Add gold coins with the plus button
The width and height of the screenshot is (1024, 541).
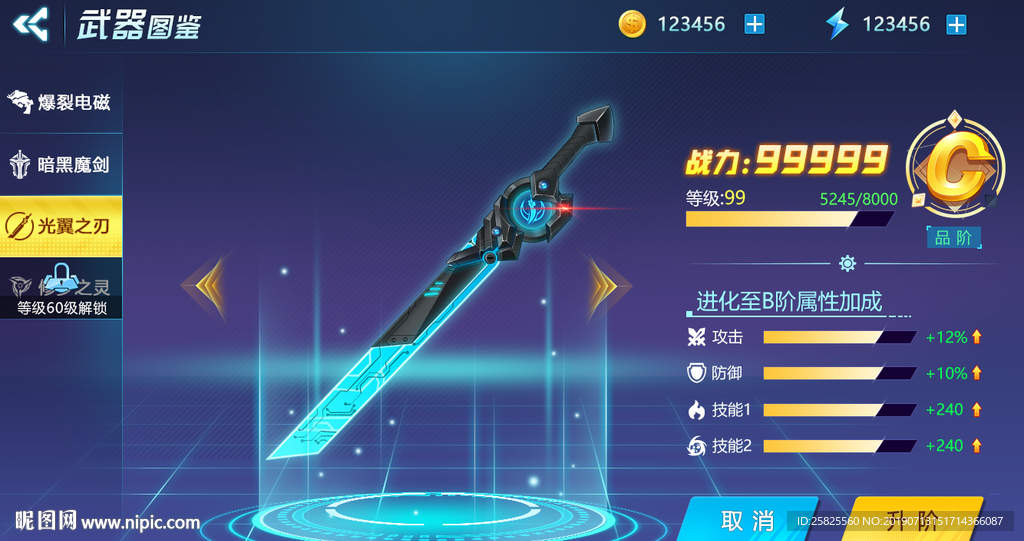click(x=754, y=24)
